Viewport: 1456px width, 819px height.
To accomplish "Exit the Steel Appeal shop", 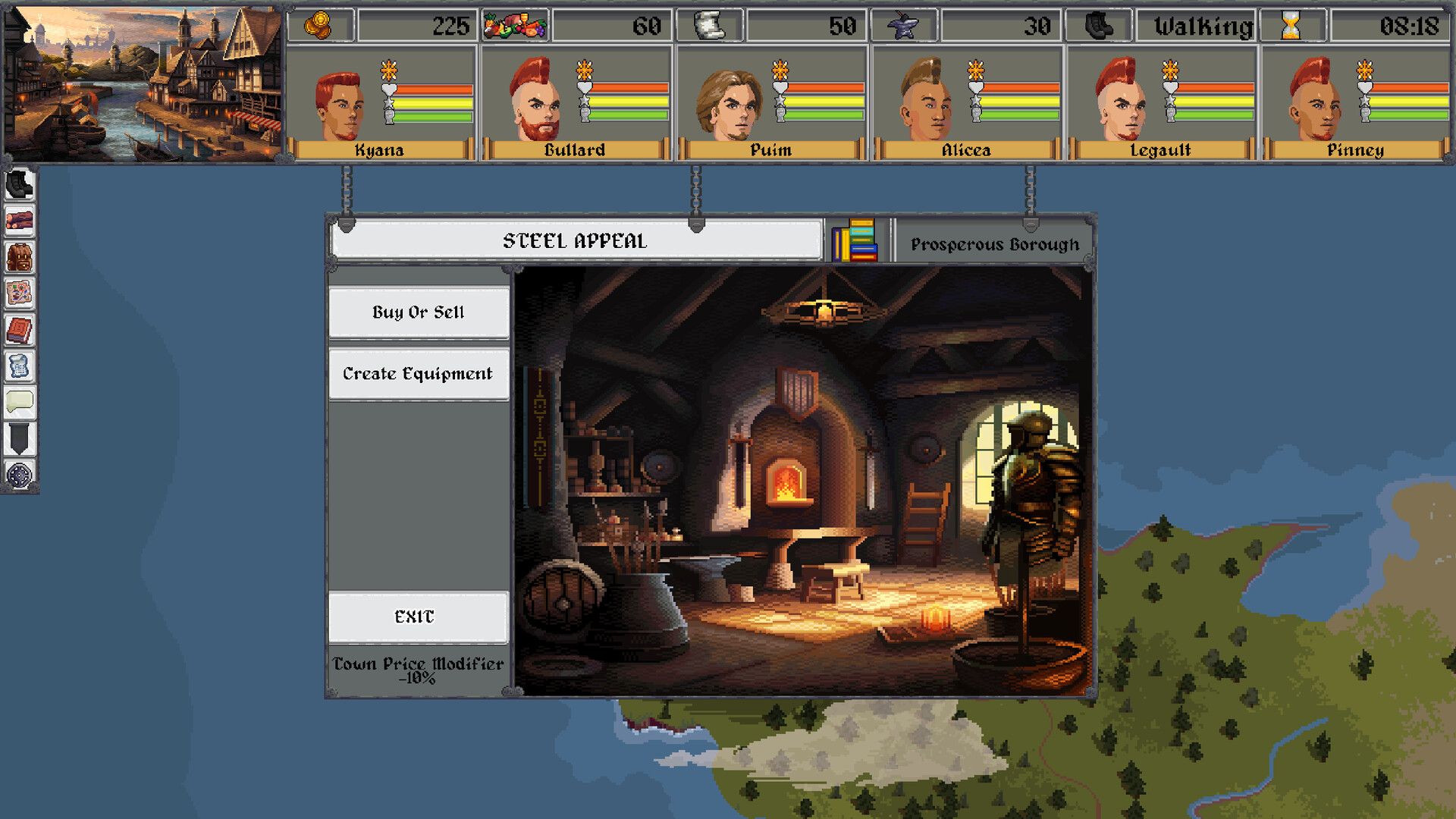I will 418,617.
